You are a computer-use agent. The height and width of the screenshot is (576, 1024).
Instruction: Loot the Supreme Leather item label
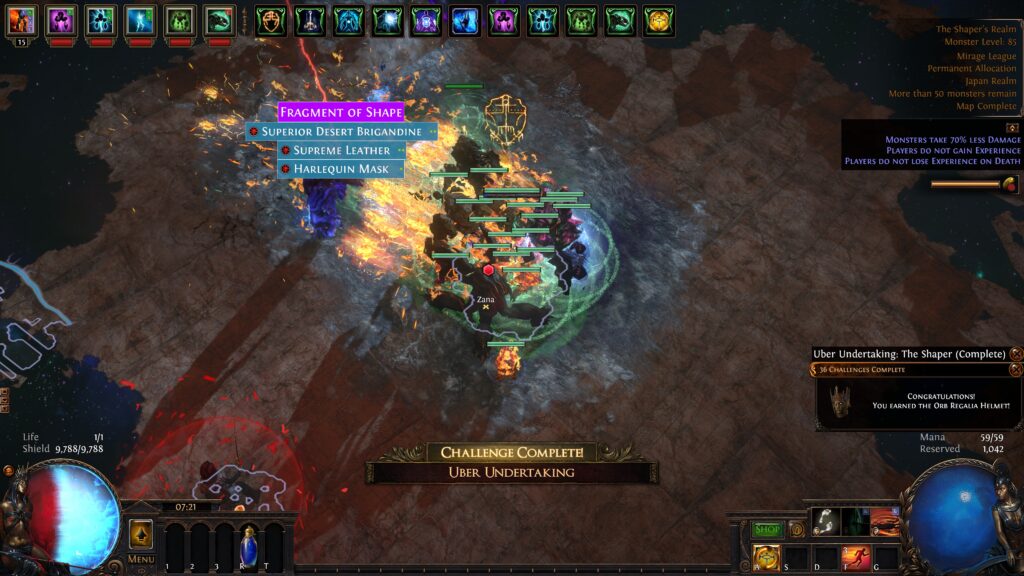(341, 150)
